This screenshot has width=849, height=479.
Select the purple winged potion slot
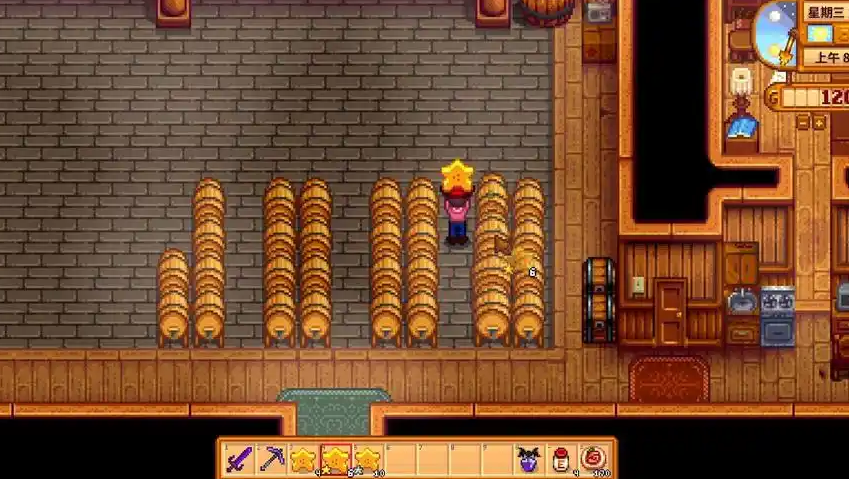[528, 459]
